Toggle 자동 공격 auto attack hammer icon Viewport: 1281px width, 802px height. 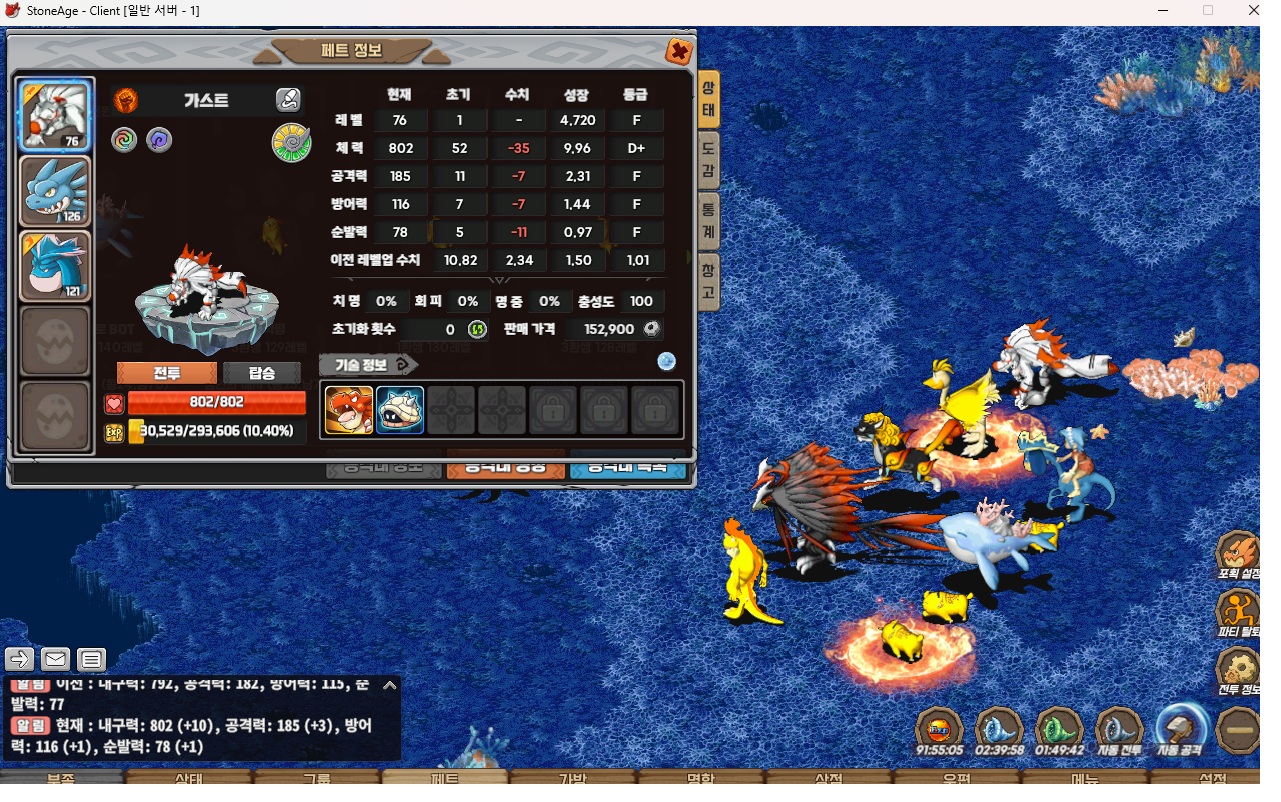click(x=1179, y=730)
